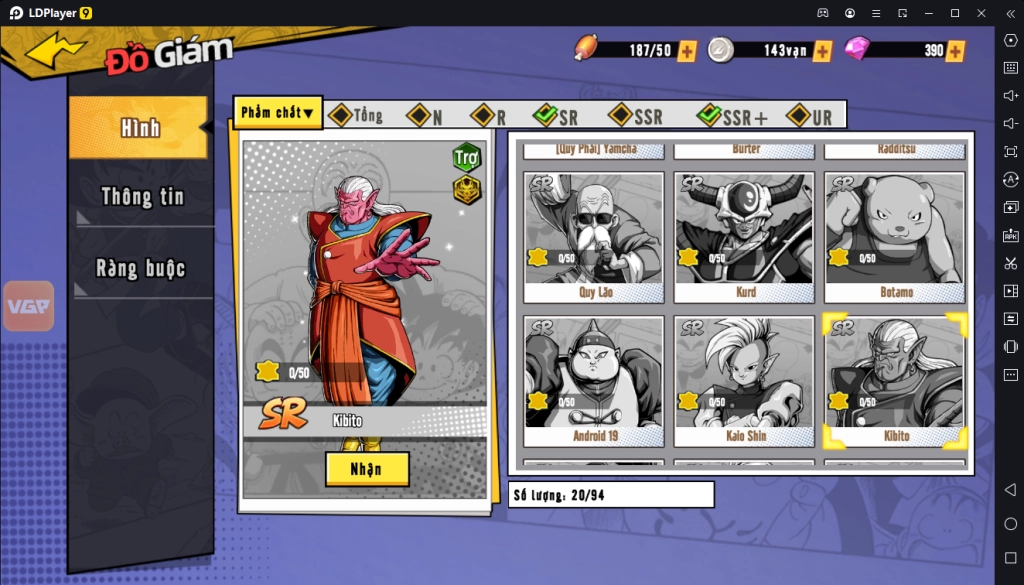Toggle the N rarity filter
The height and width of the screenshot is (585, 1024).
(418, 116)
